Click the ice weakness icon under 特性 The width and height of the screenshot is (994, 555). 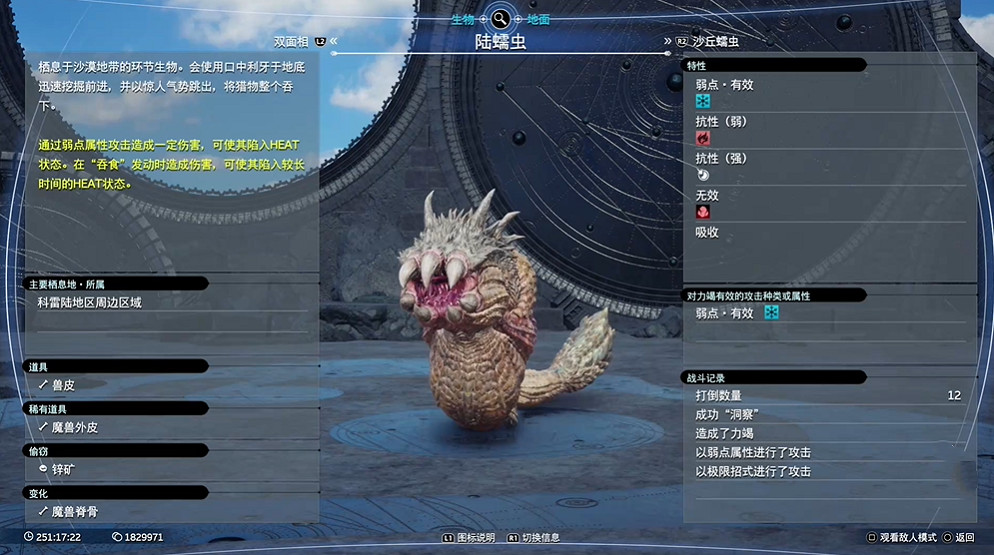click(x=703, y=101)
